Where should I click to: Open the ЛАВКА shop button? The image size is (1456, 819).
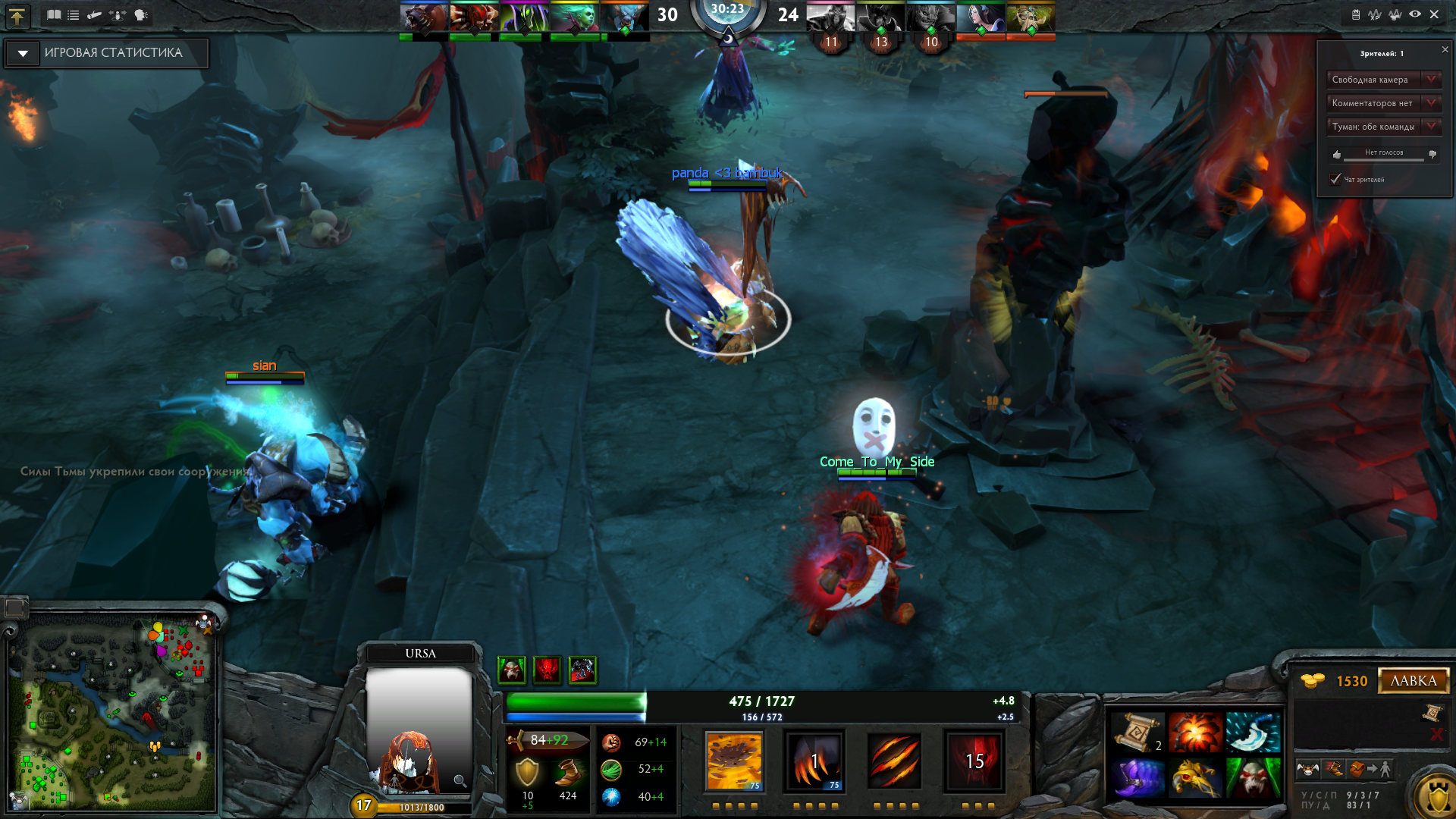pos(1413,680)
